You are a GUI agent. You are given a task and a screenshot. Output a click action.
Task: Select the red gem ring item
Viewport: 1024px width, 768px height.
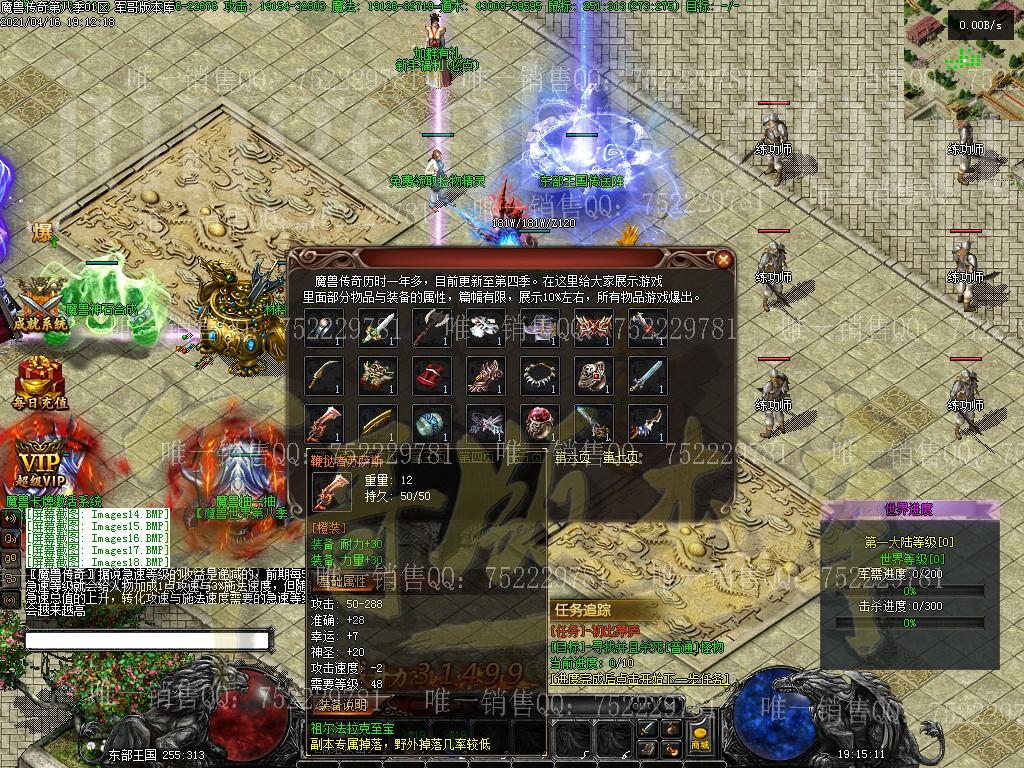pyautogui.click(x=539, y=422)
